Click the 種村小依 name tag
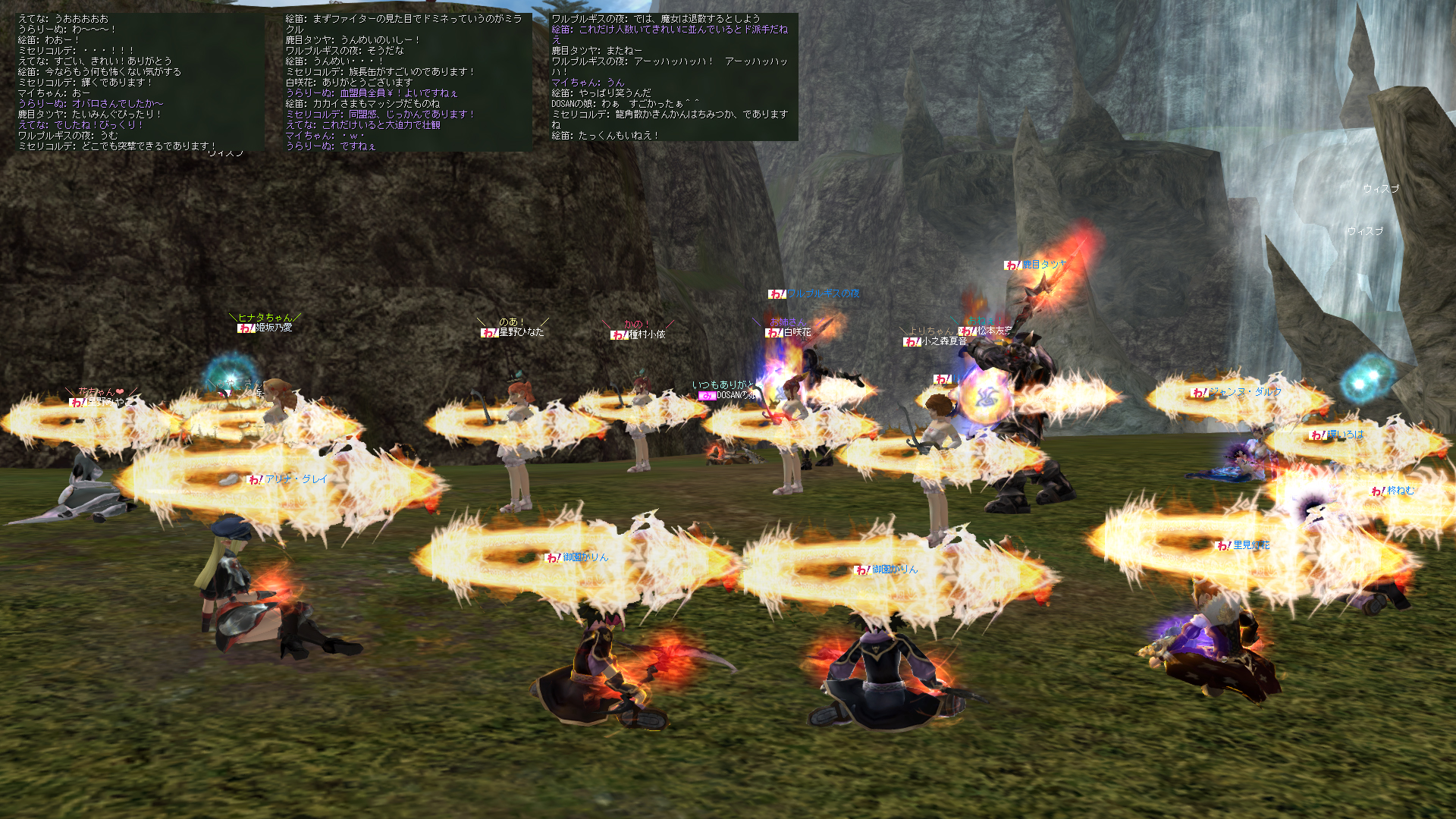This screenshot has height=819, width=1456. (x=639, y=334)
